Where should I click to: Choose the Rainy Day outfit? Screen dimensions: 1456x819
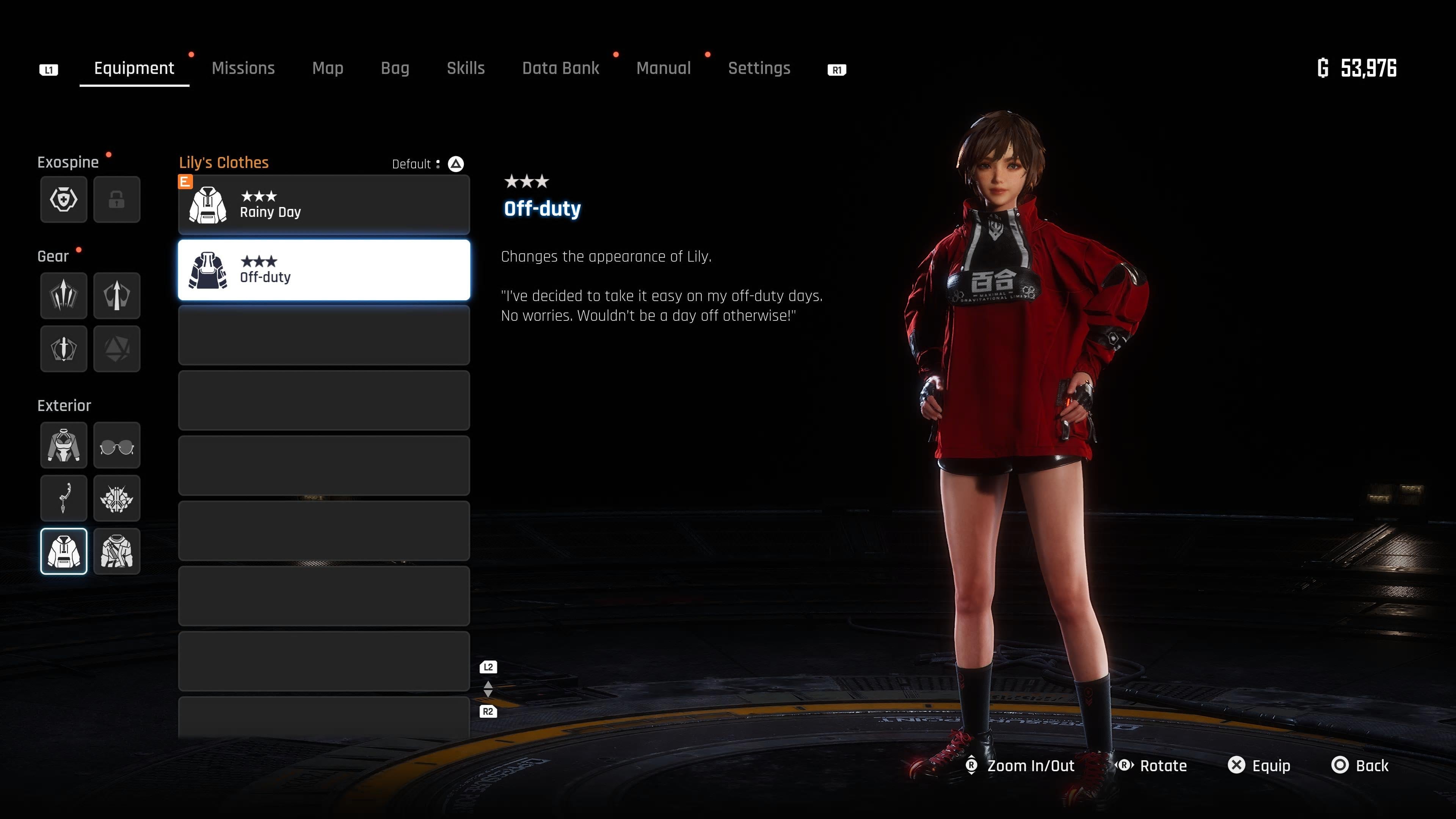coord(324,205)
